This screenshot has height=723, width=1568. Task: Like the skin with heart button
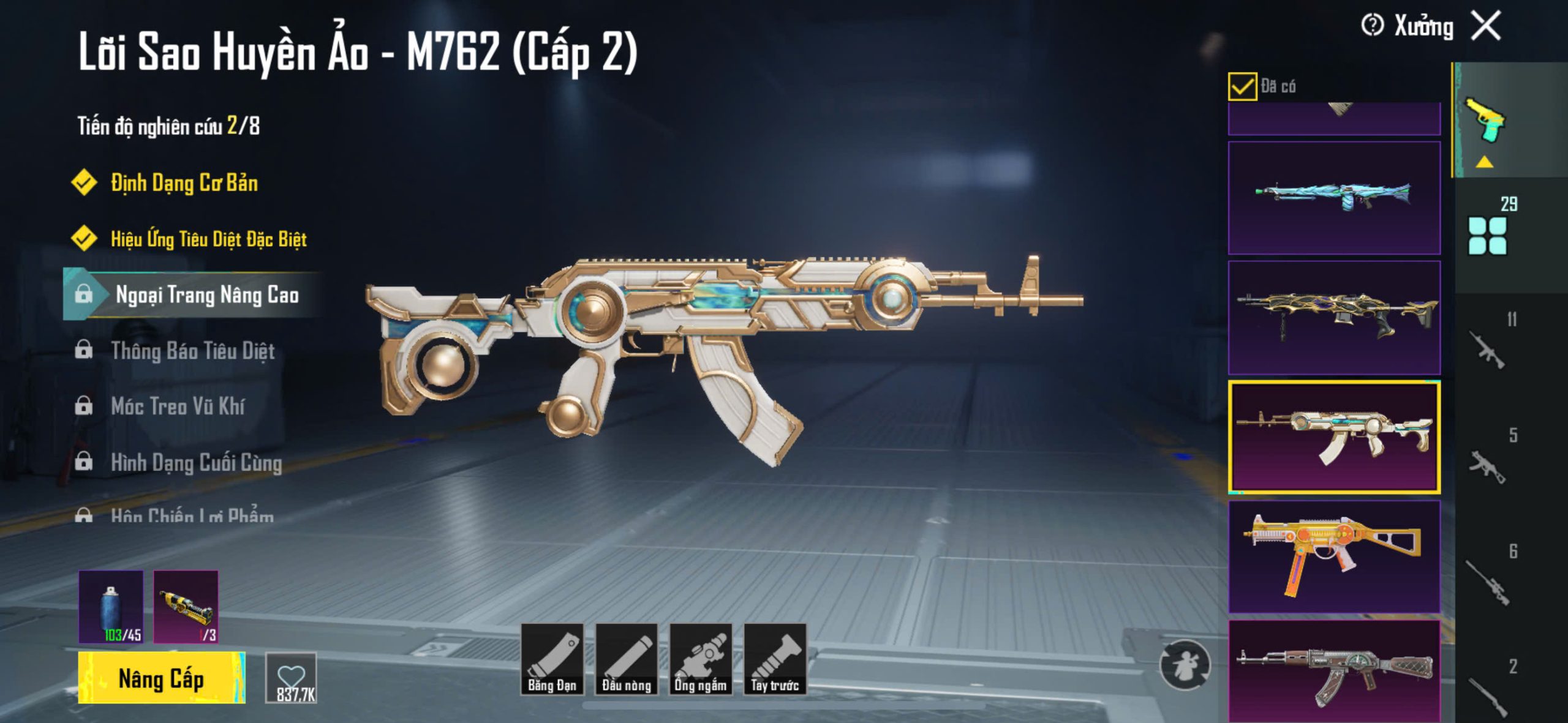click(292, 678)
